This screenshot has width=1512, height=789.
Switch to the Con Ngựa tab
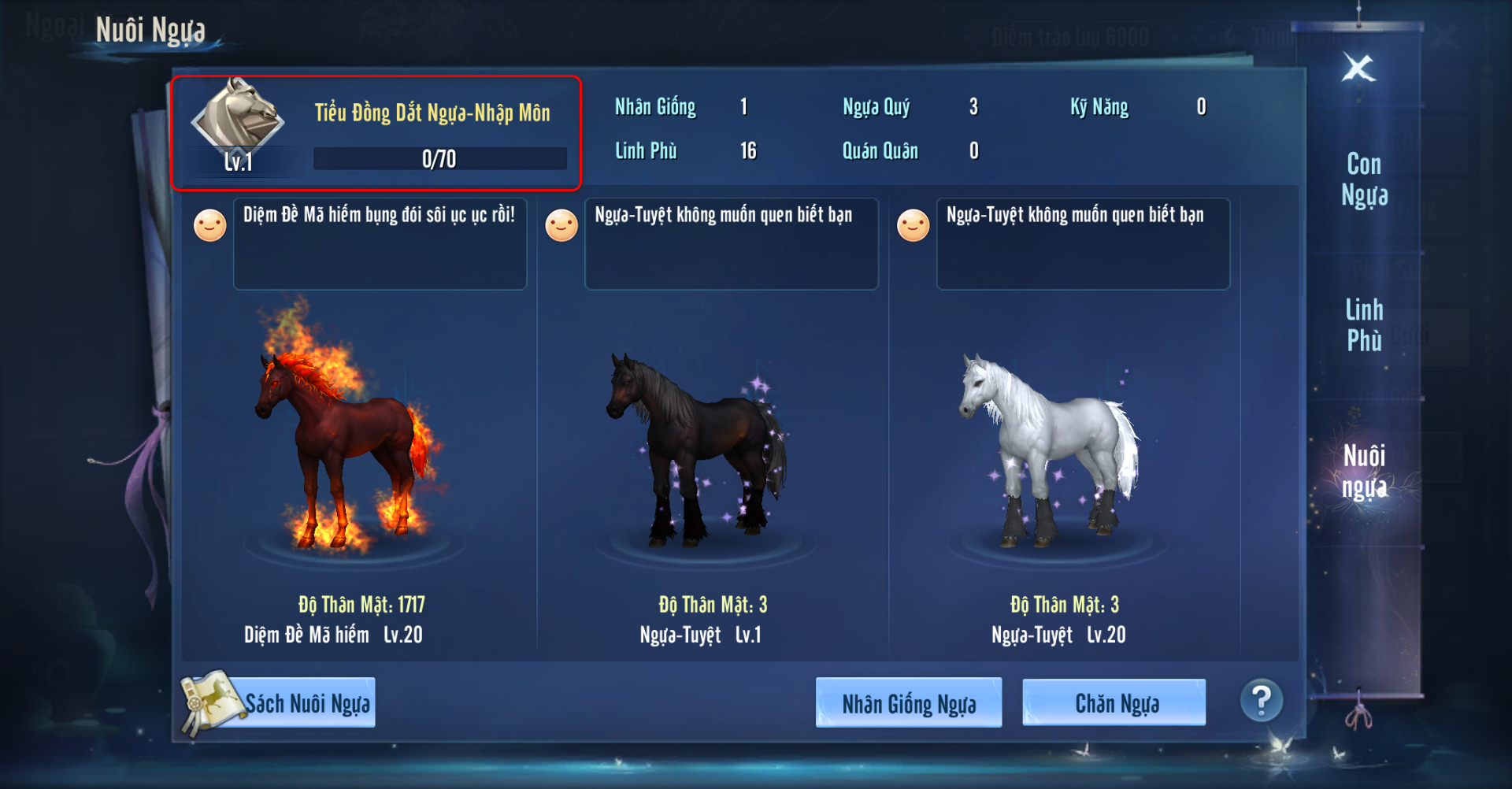point(1364,180)
